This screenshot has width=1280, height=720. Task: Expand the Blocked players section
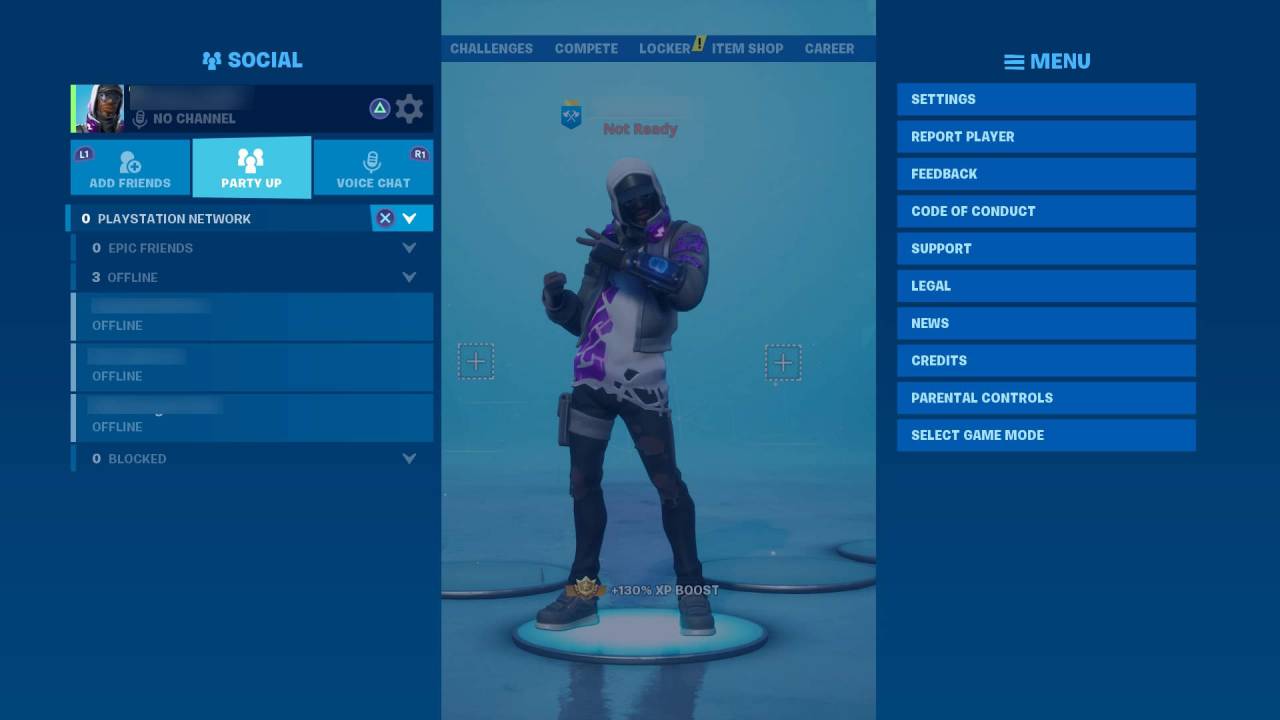409,458
